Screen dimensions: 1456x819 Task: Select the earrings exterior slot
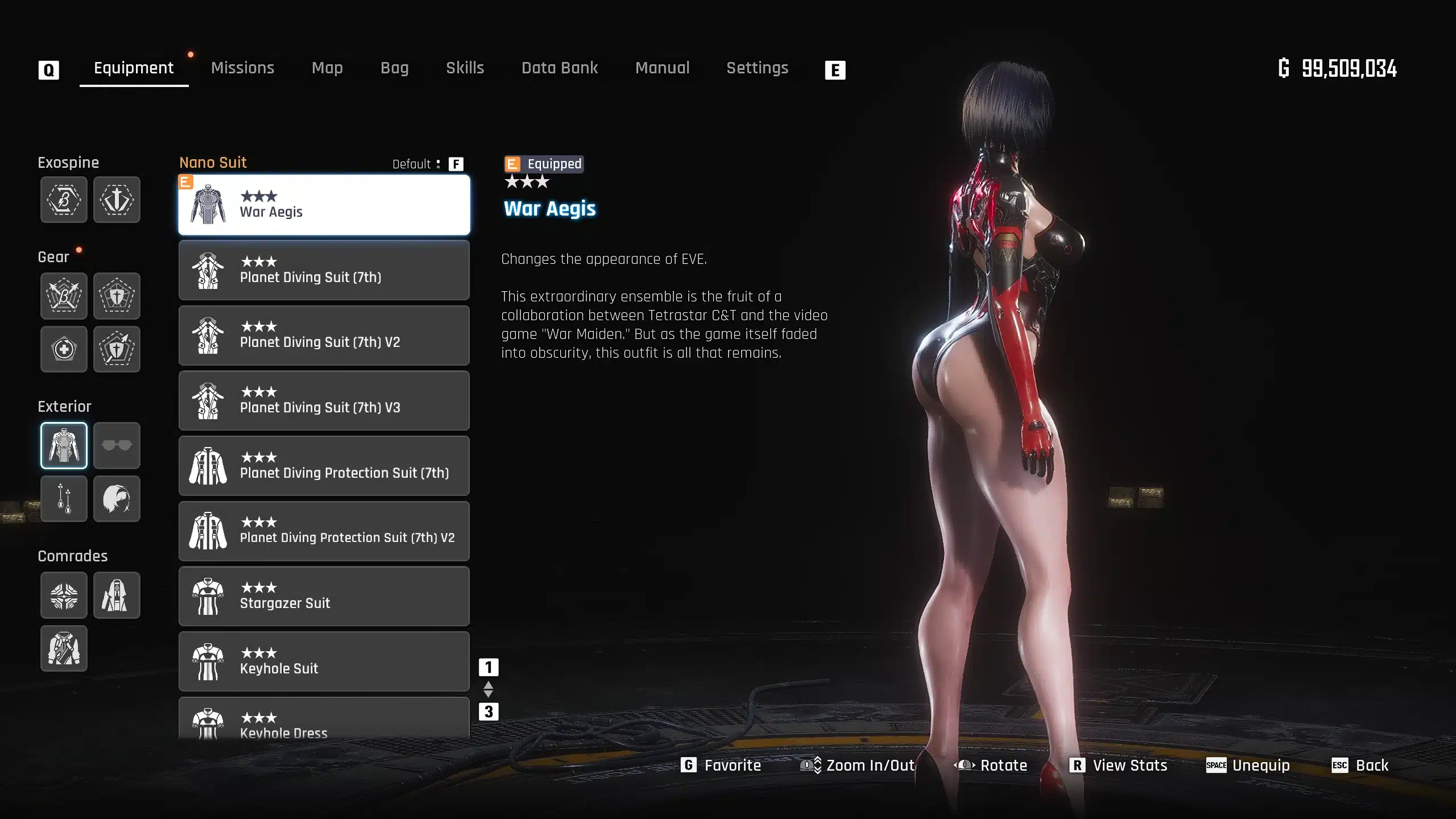64,499
